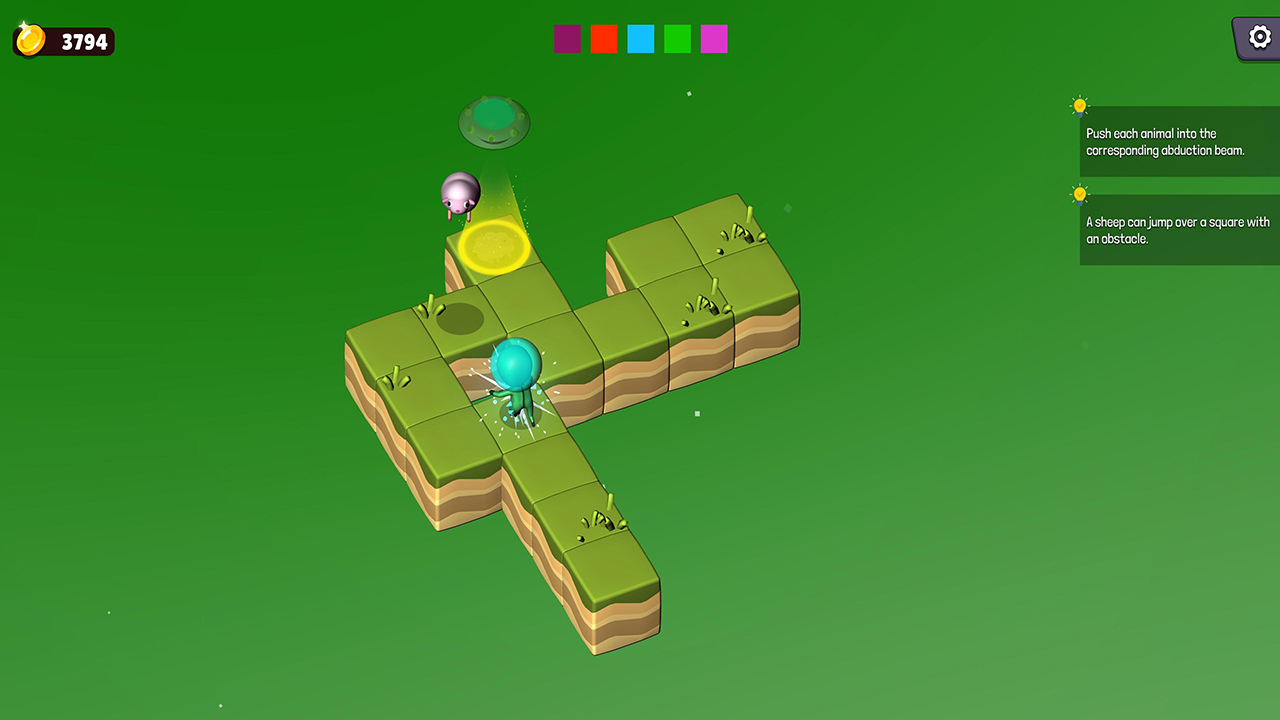Viewport: 1280px width, 720px height.
Task: Click the abduction beam hint panel
Action: coord(1180,141)
